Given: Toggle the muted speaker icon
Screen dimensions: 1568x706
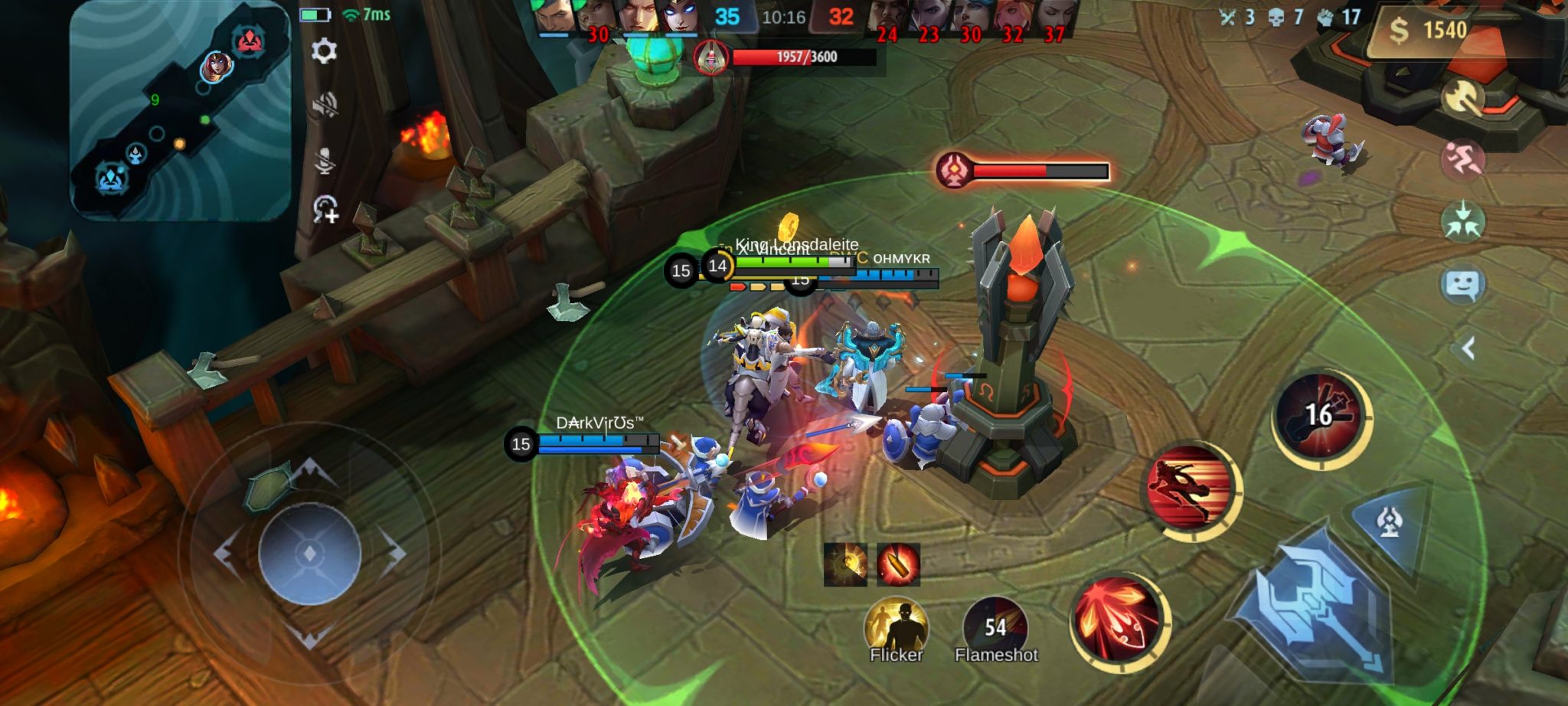Looking at the screenshot, I should (325, 106).
